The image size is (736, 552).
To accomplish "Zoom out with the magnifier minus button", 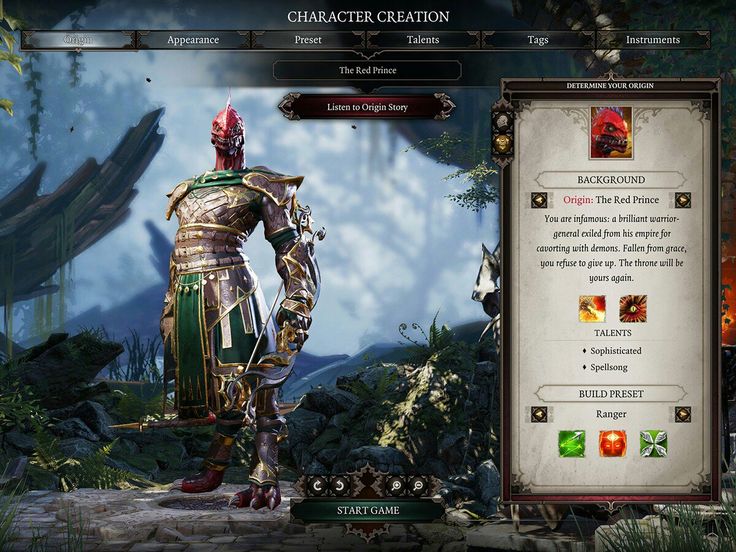I will tap(419, 485).
